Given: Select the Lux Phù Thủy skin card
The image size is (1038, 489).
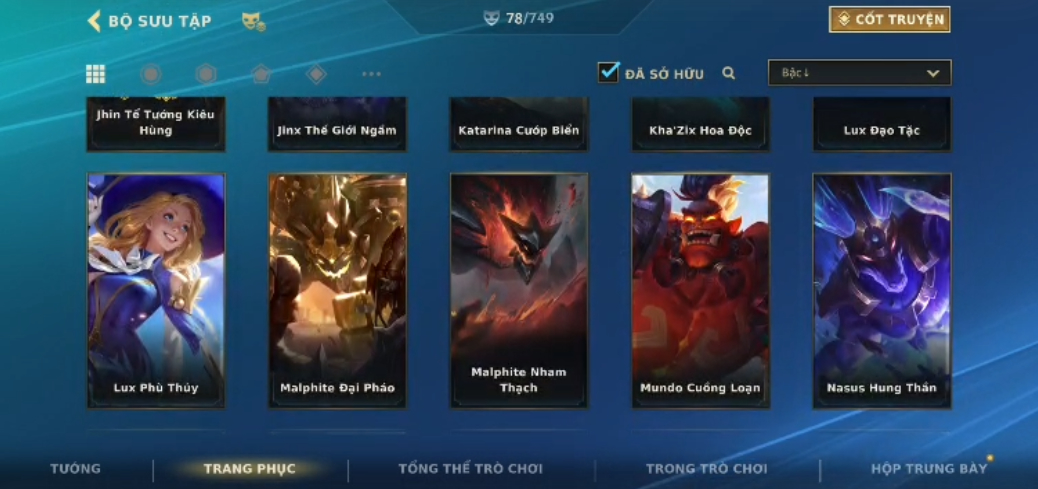Looking at the screenshot, I should [x=156, y=290].
